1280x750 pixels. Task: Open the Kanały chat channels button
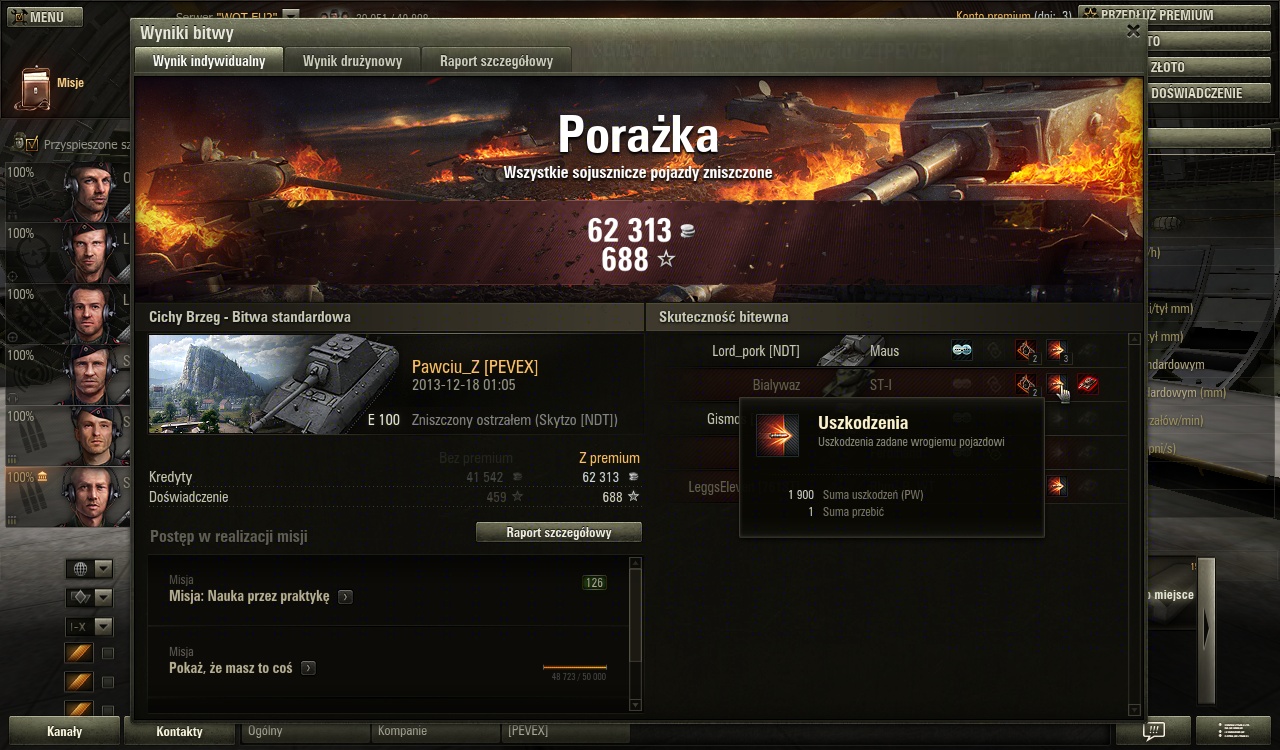[x=64, y=731]
